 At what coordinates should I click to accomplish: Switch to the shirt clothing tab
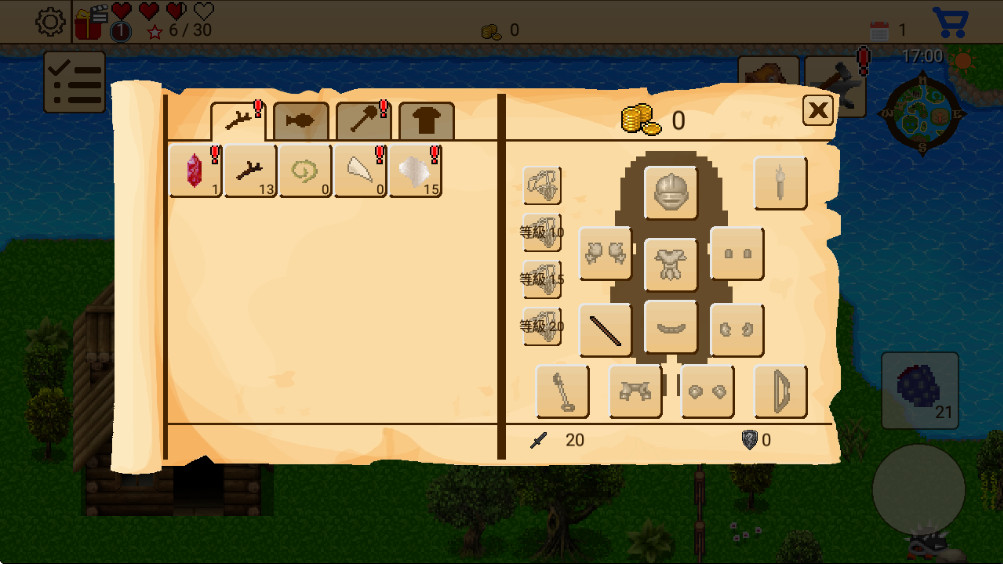point(426,122)
